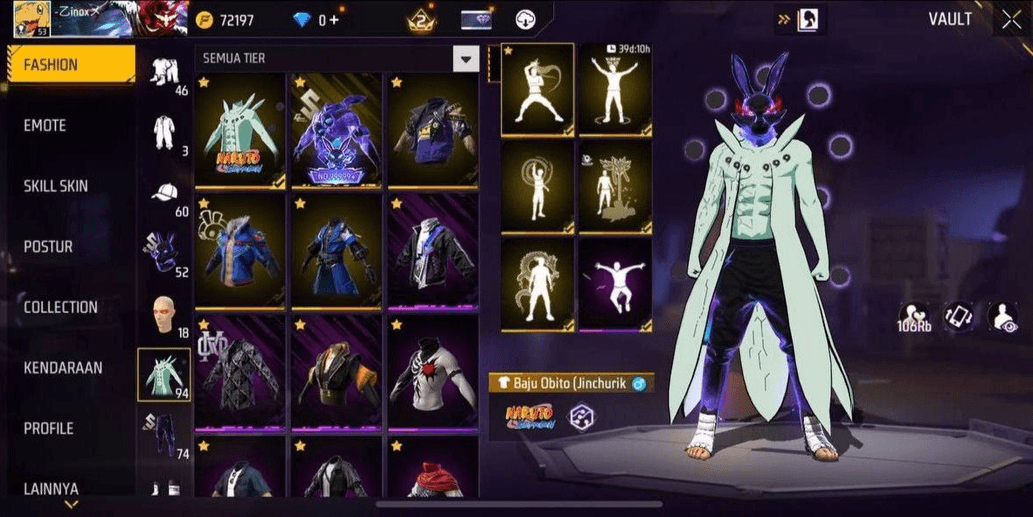Click the gold coin currency icon
Screen dimensions: 1033x517
point(205,20)
